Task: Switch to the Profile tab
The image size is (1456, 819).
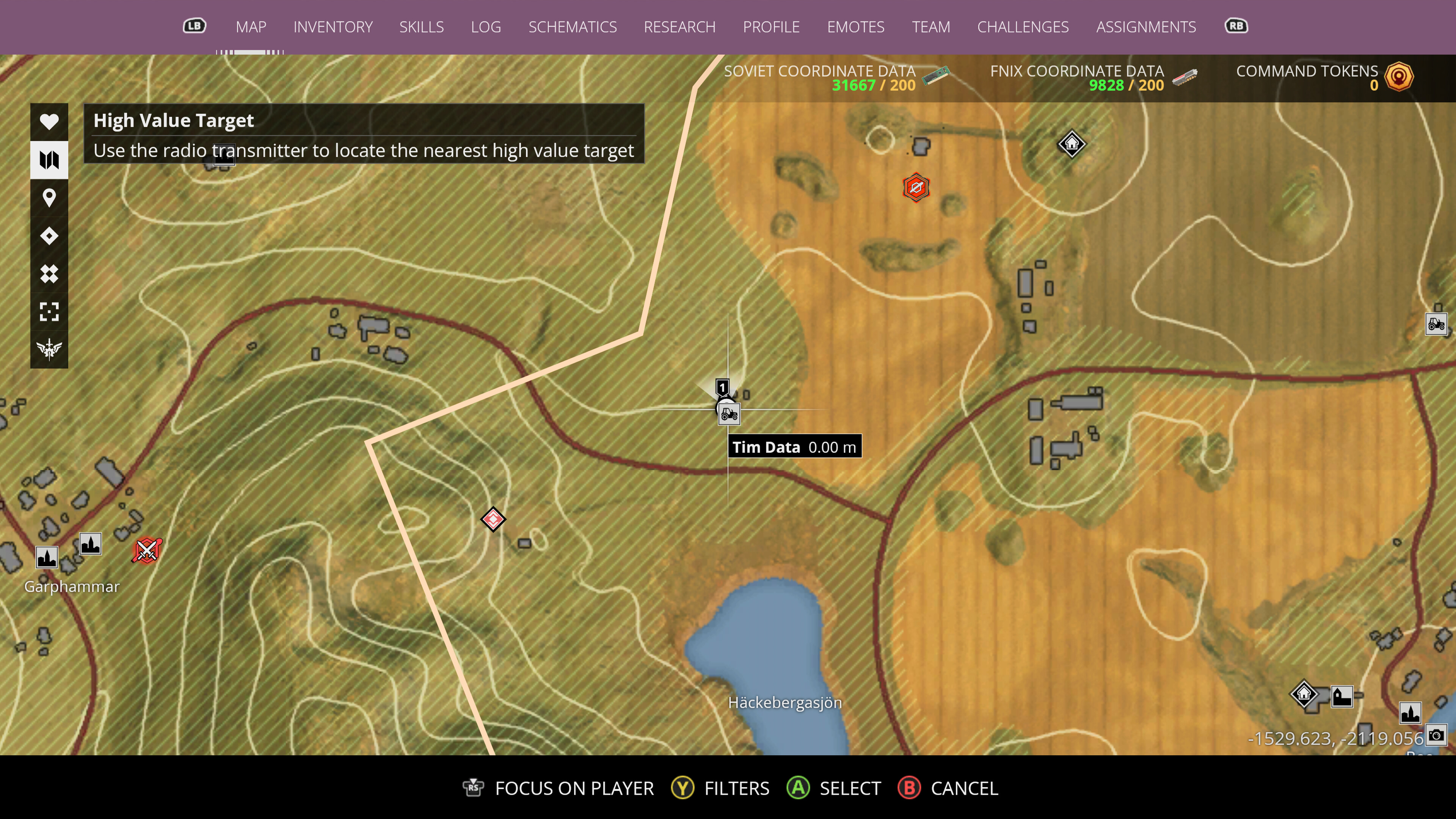Action: pos(771,27)
